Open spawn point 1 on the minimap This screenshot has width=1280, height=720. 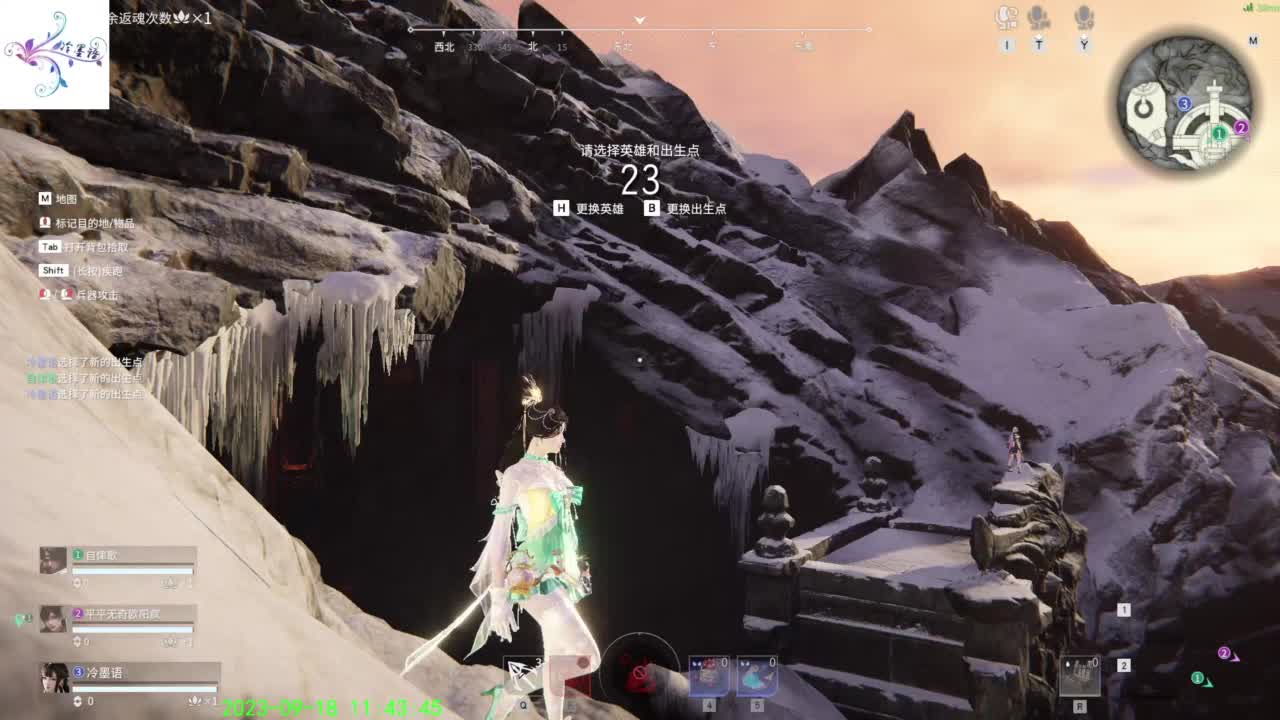coord(1219,133)
